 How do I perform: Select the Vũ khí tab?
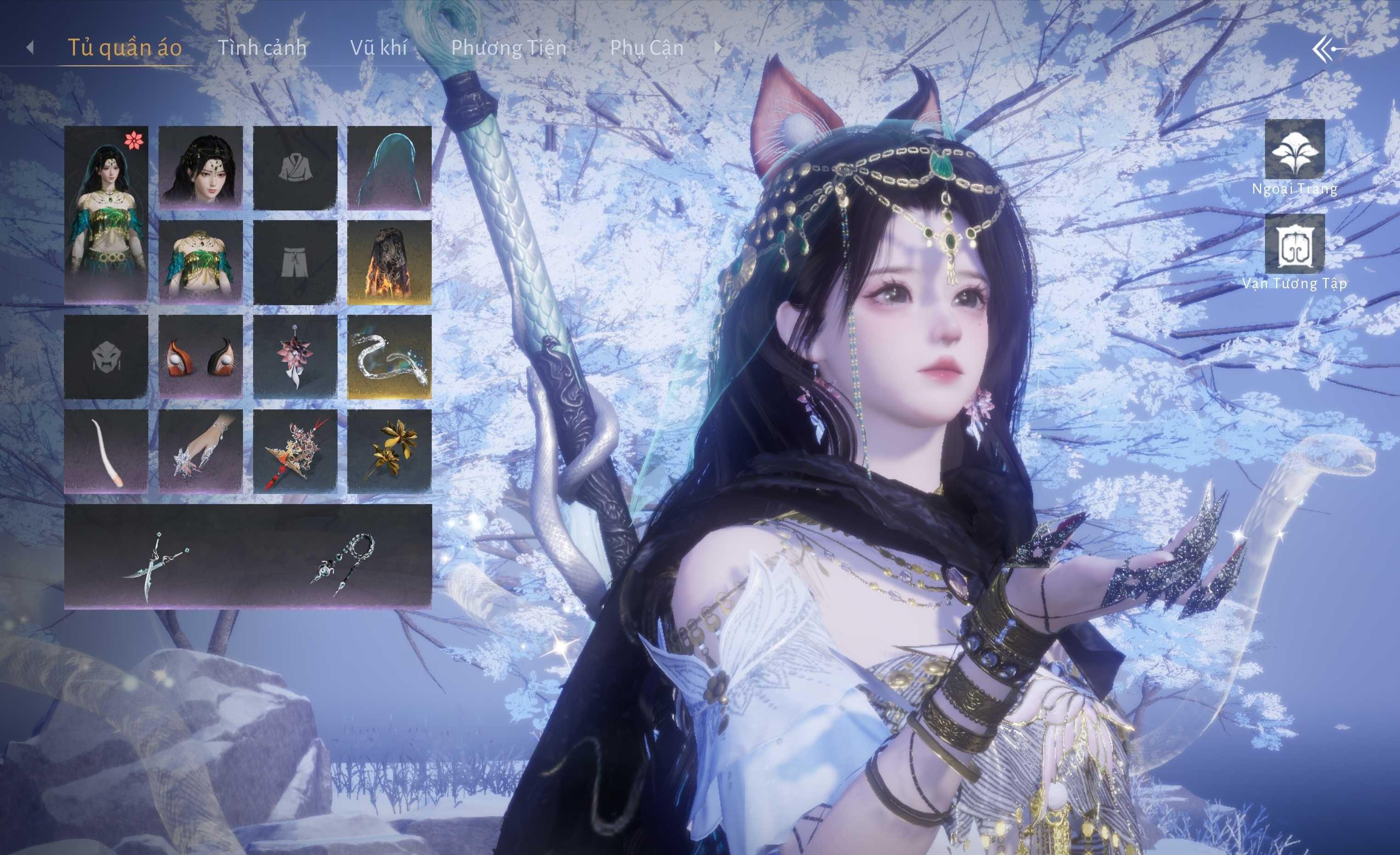(x=378, y=48)
